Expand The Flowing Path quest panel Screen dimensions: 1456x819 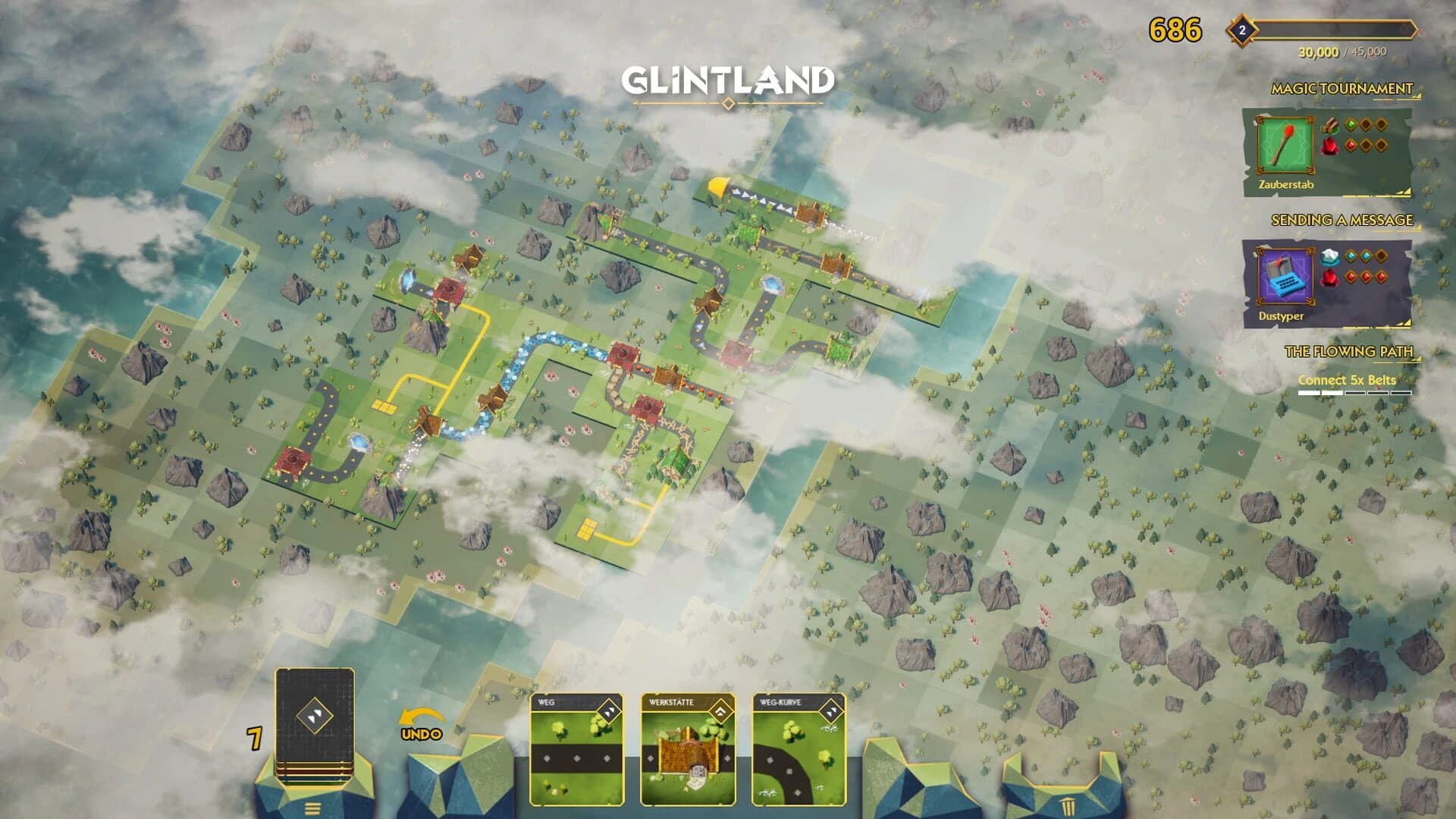click(x=1419, y=356)
